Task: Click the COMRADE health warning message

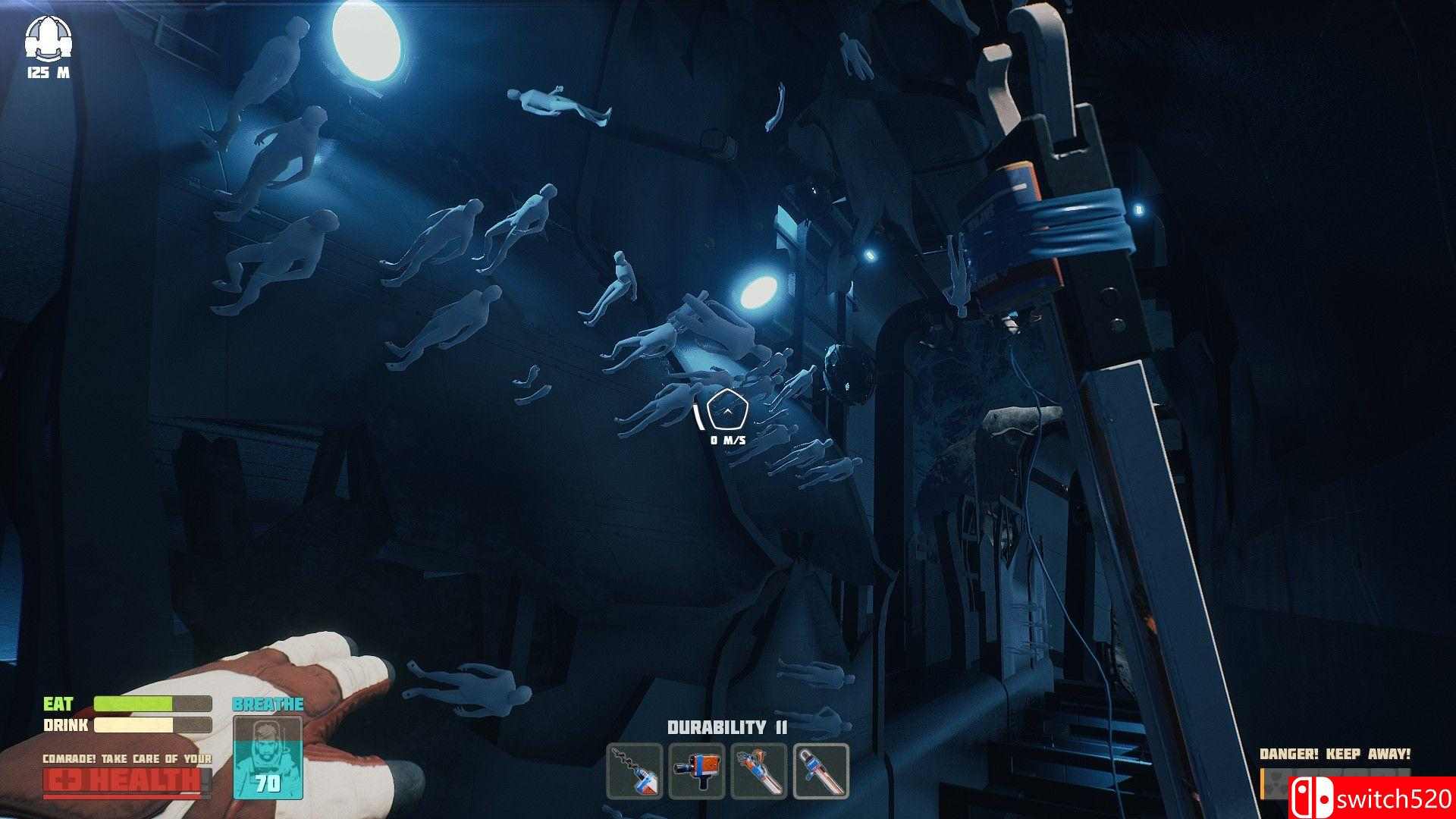Action: point(127,756)
